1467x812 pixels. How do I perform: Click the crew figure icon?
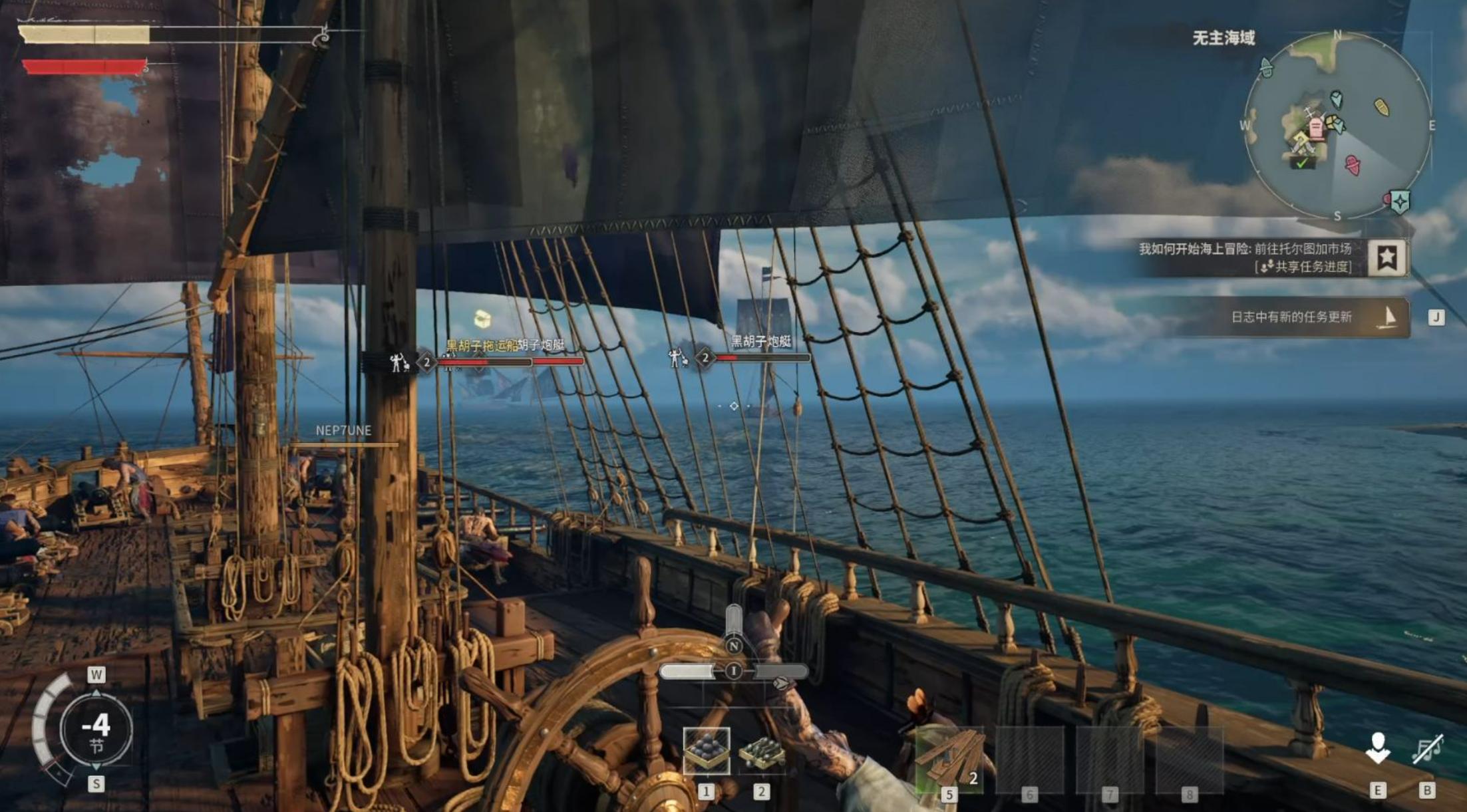[x=1378, y=748]
